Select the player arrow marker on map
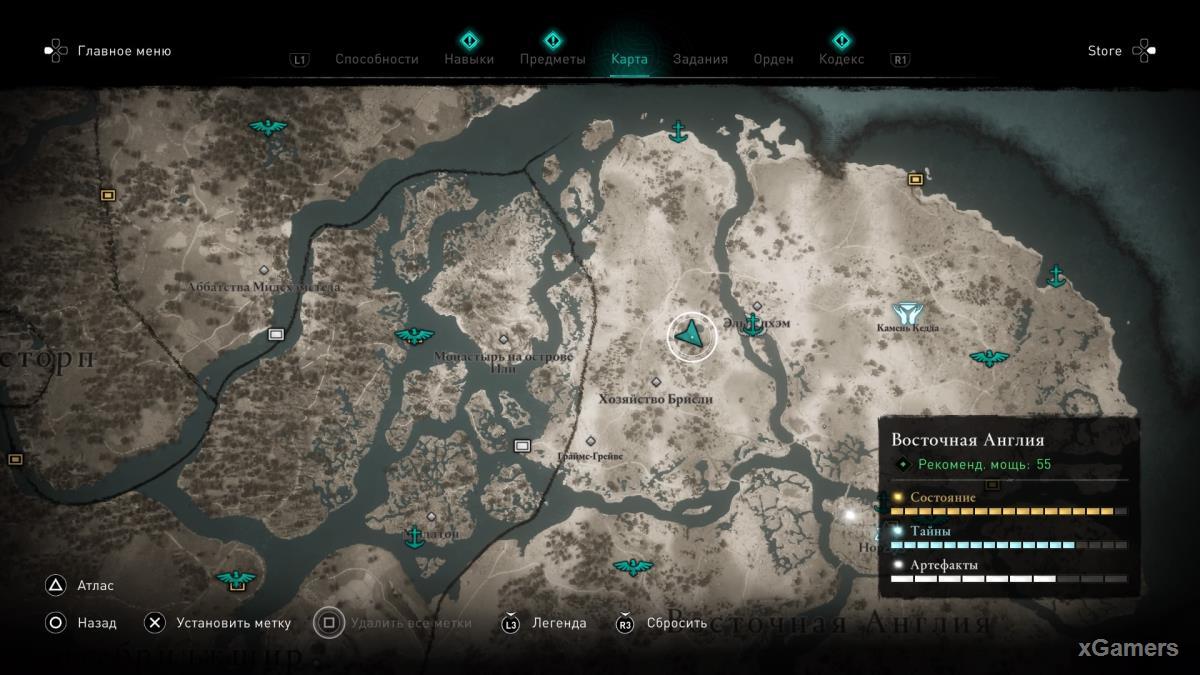The image size is (1200, 675). tap(691, 336)
